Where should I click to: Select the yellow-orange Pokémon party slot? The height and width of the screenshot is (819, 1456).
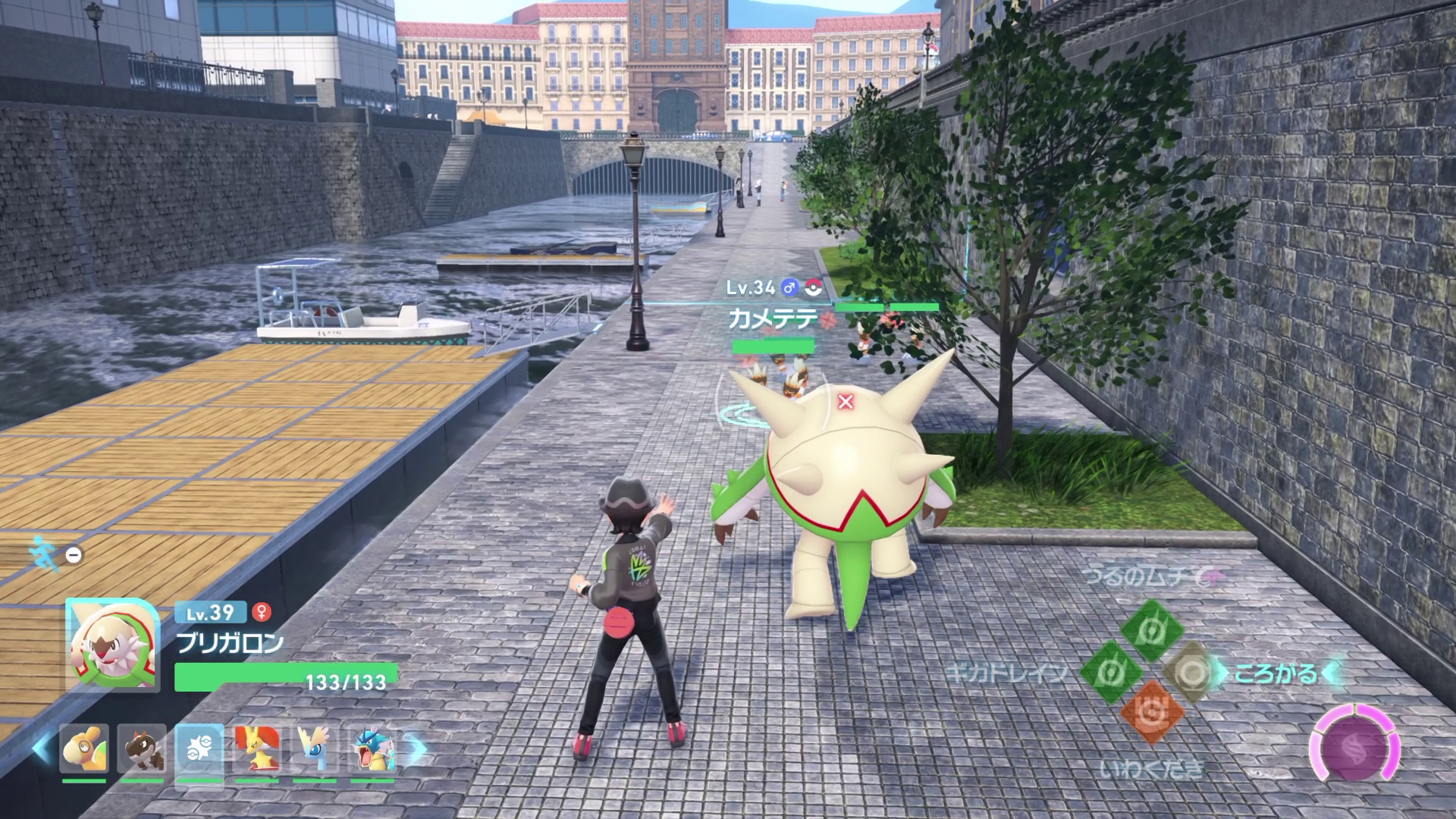point(84,749)
